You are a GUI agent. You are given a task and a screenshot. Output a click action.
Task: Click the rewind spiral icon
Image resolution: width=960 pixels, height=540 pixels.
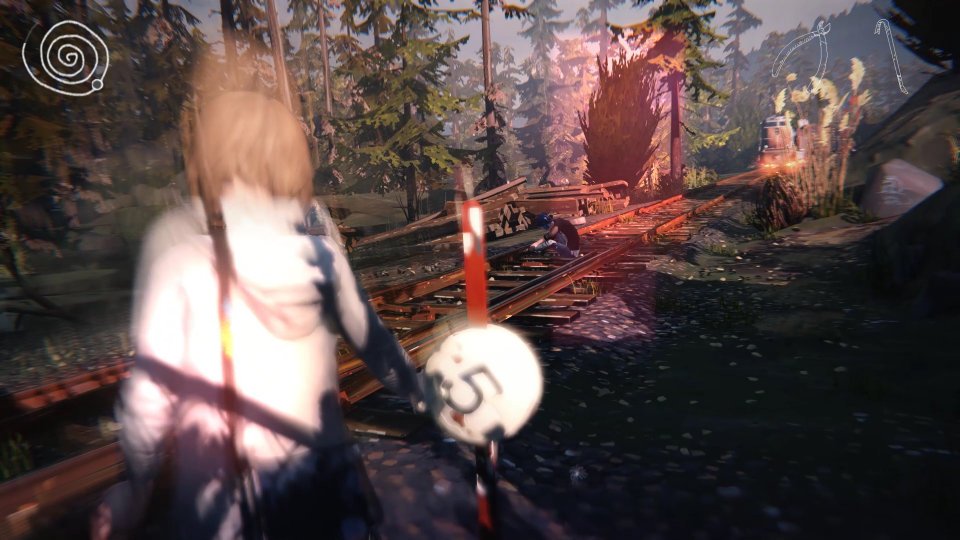coord(65,58)
